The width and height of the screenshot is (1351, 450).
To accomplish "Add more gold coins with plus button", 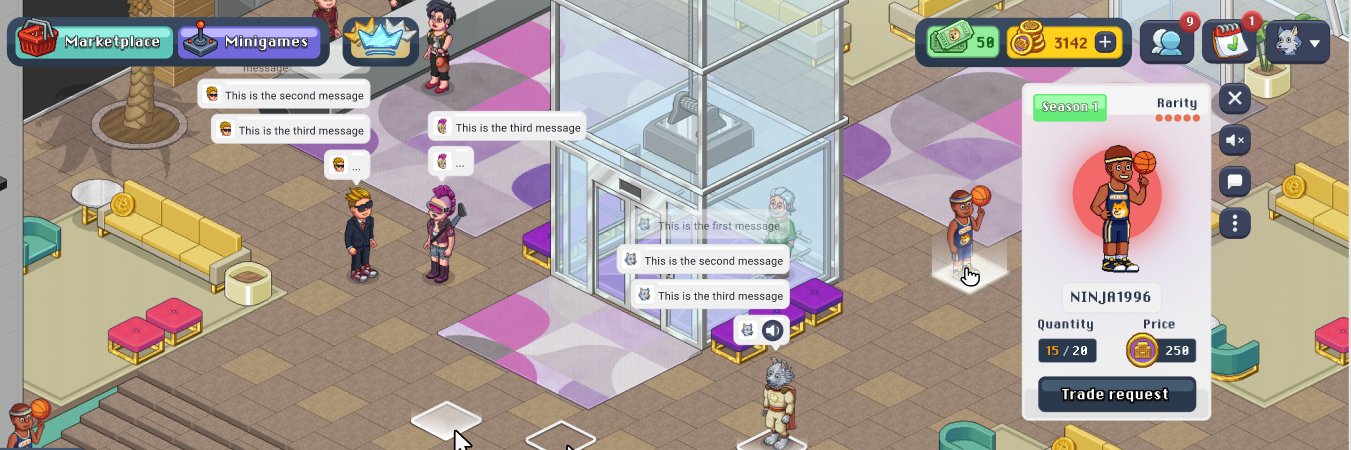I will point(1105,42).
